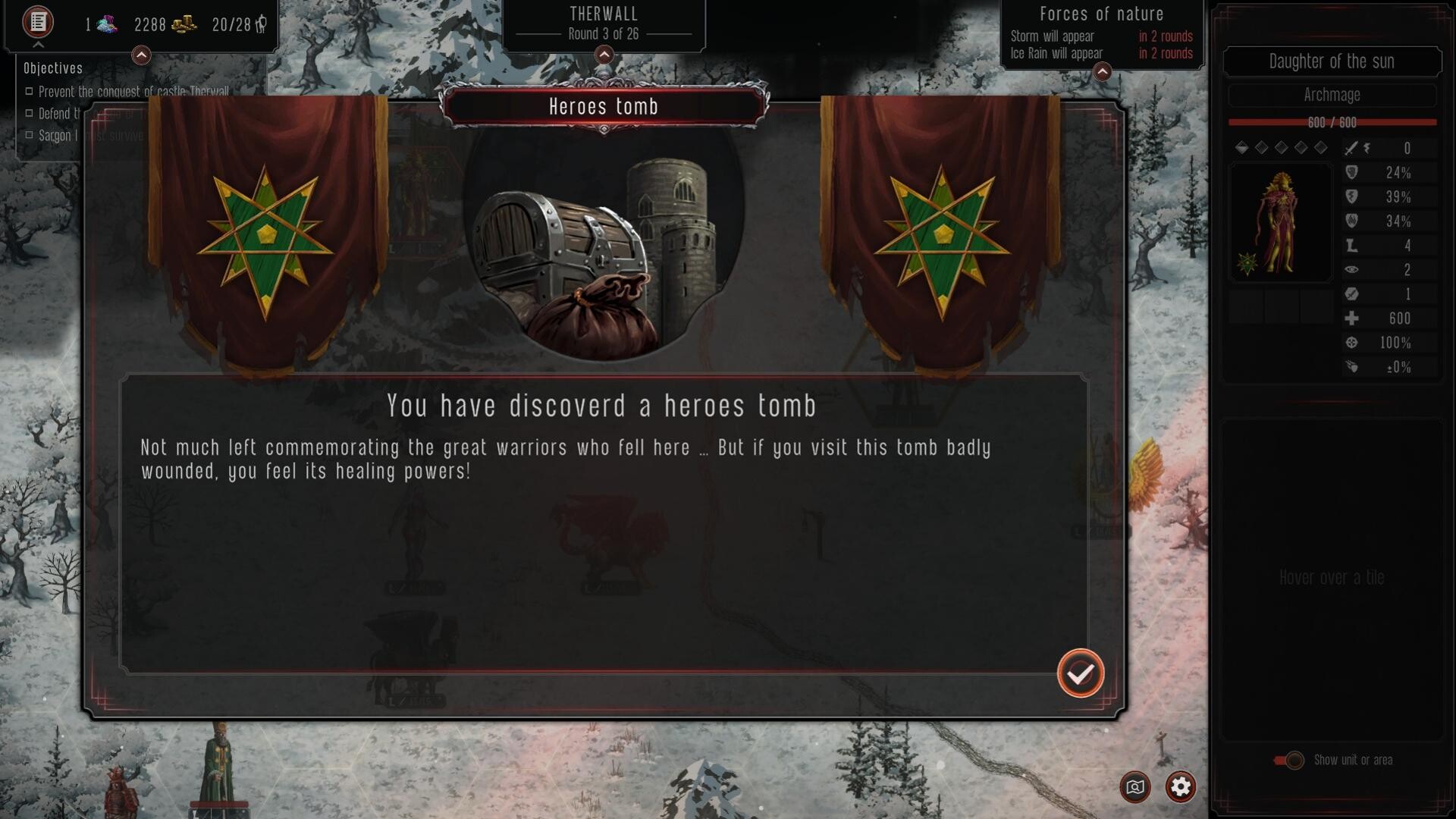Collapse the Objectives panel with its chevron

140,55
